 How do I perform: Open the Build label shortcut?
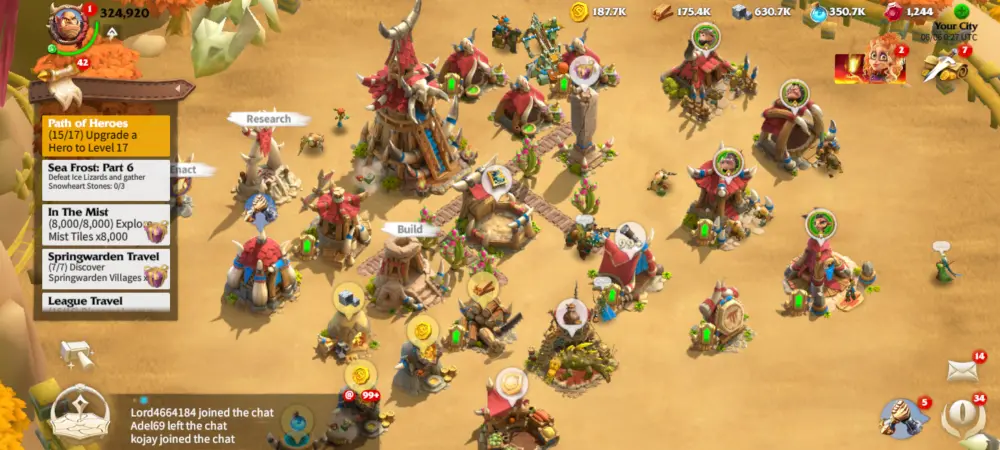tap(411, 229)
